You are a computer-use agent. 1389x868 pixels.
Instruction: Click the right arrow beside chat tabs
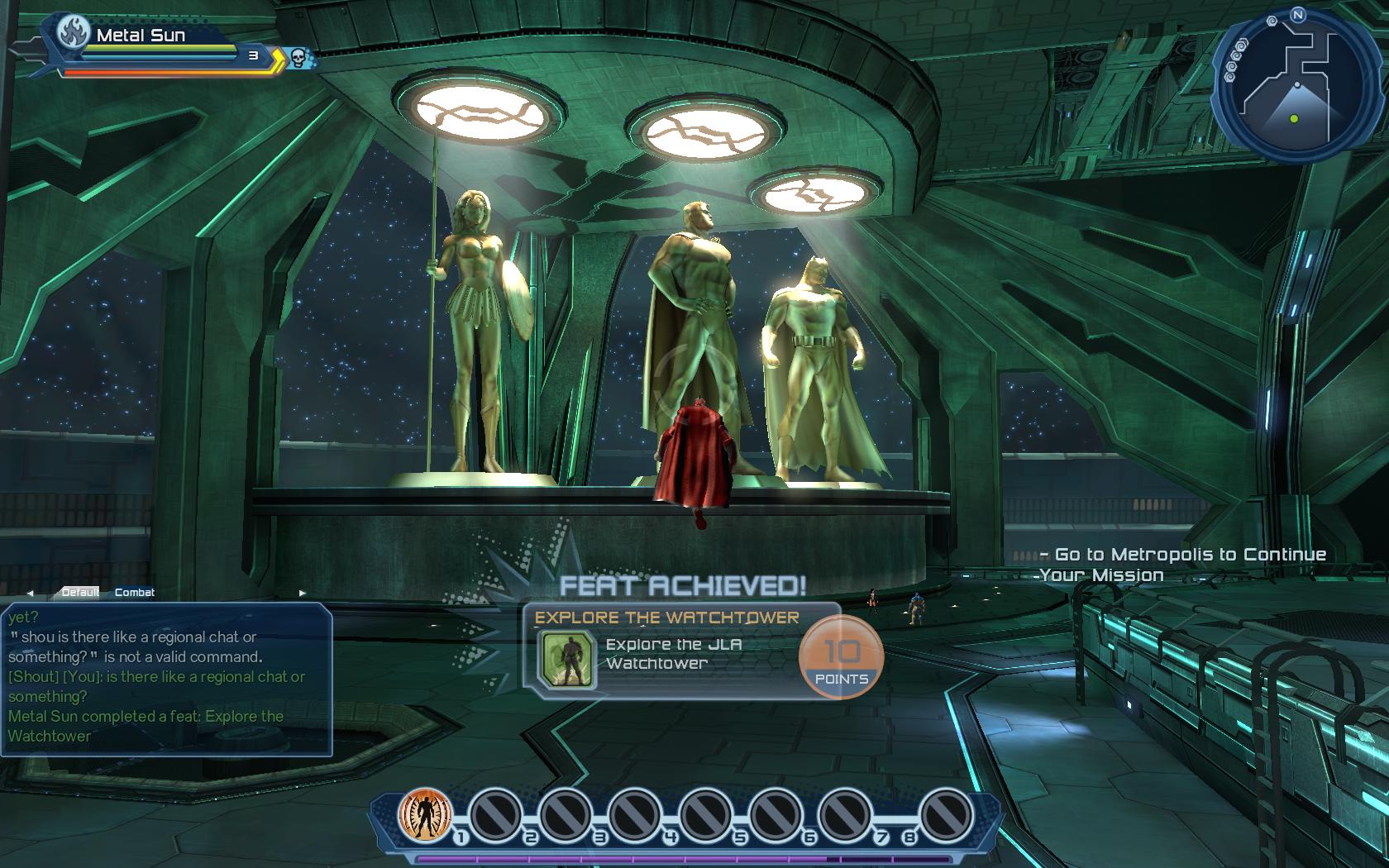pyautogui.click(x=302, y=593)
